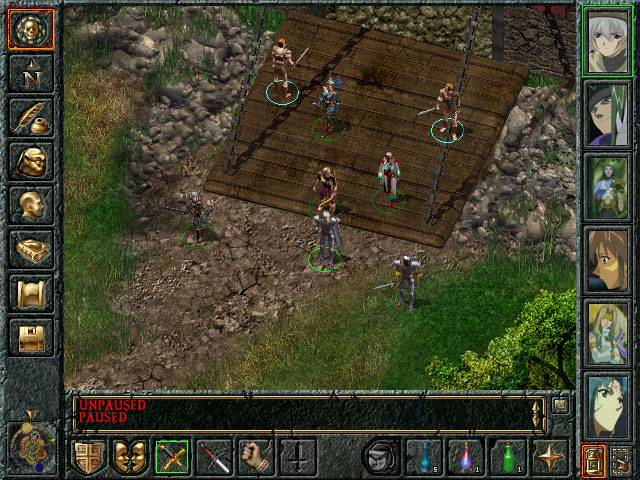The width and height of the screenshot is (640, 480).
Task: Toggle pause with the clock orb
Action: pos(30,442)
